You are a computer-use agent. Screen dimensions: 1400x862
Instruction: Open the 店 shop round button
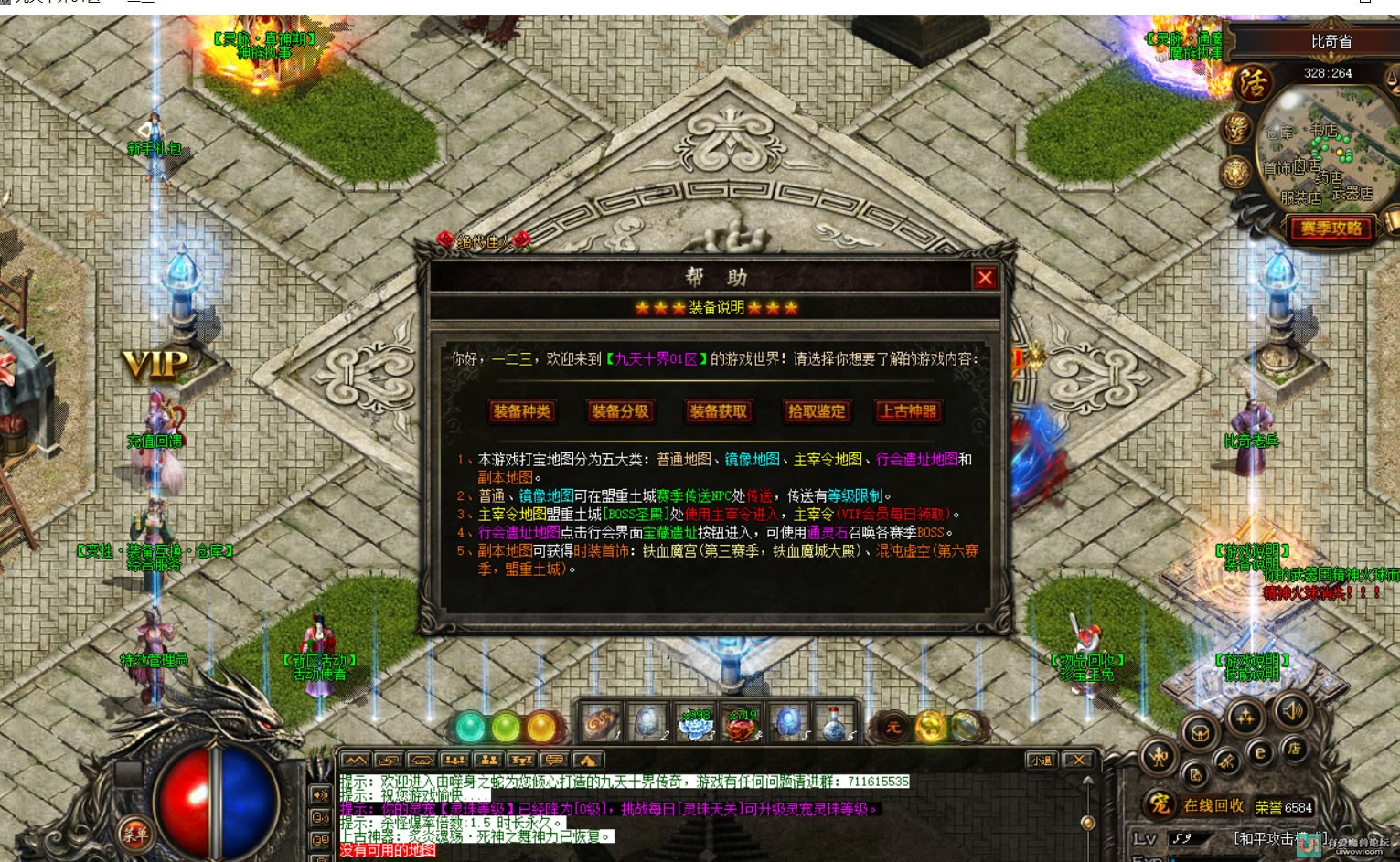tap(1294, 749)
